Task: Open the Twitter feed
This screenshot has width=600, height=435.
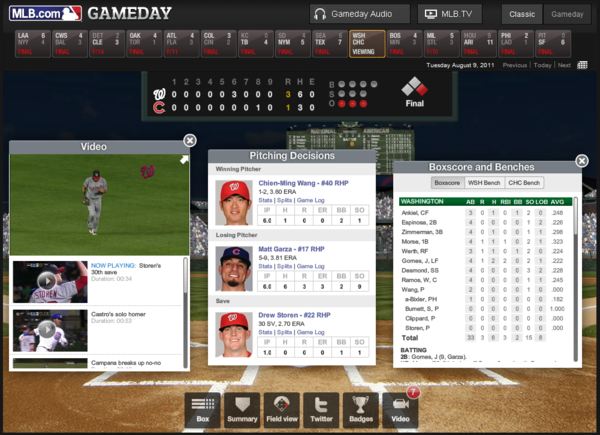Action: point(320,408)
